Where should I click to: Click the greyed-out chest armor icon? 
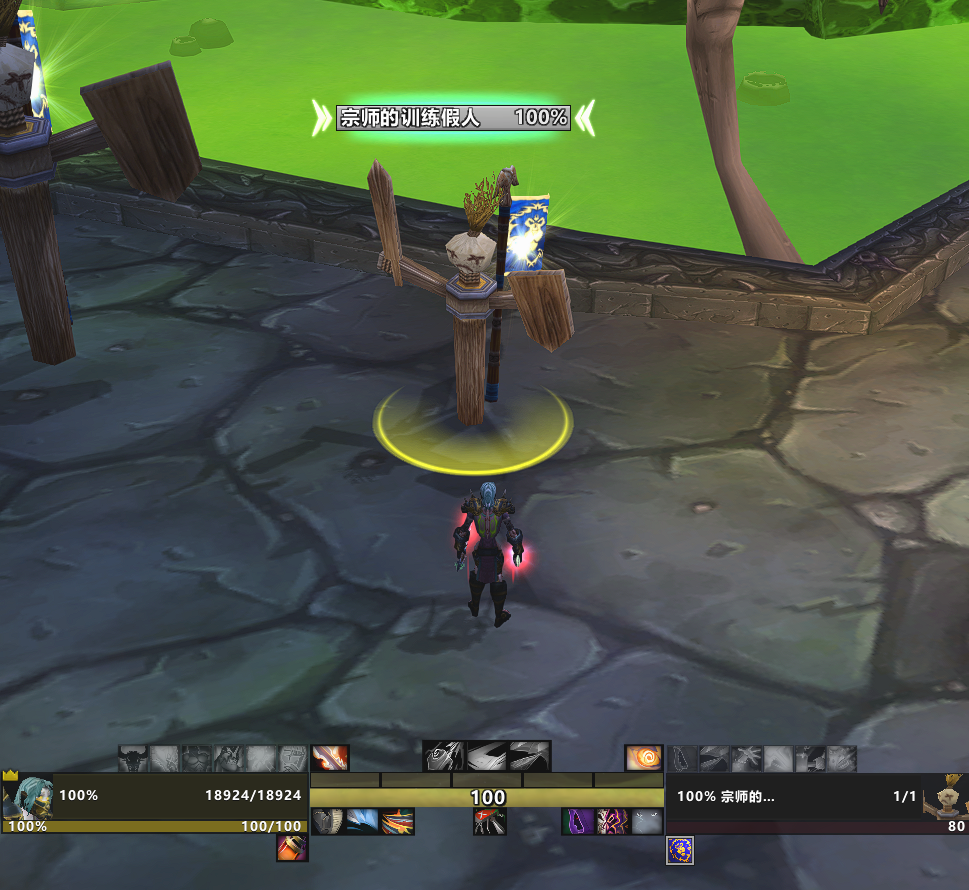(x=197, y=759)
